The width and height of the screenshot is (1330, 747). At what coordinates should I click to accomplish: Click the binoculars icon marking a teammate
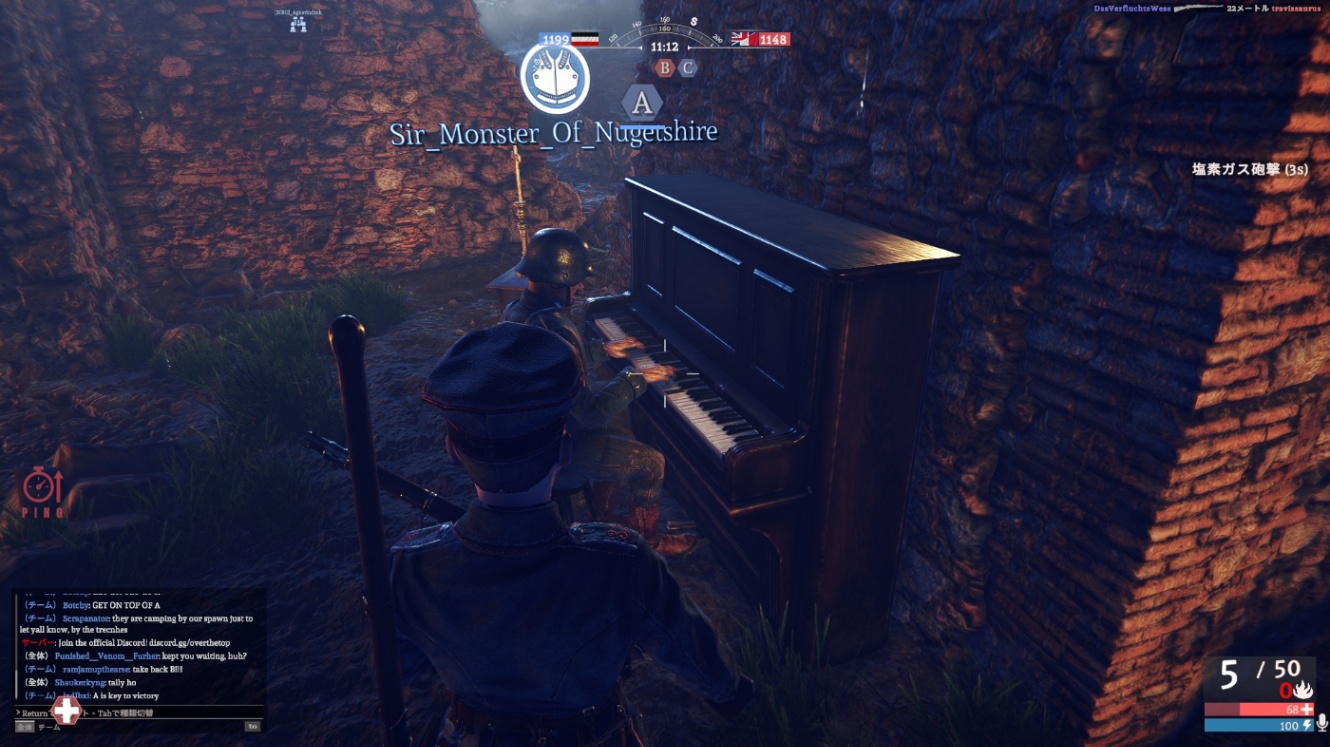pyautogui.click(x=298, y=26)
